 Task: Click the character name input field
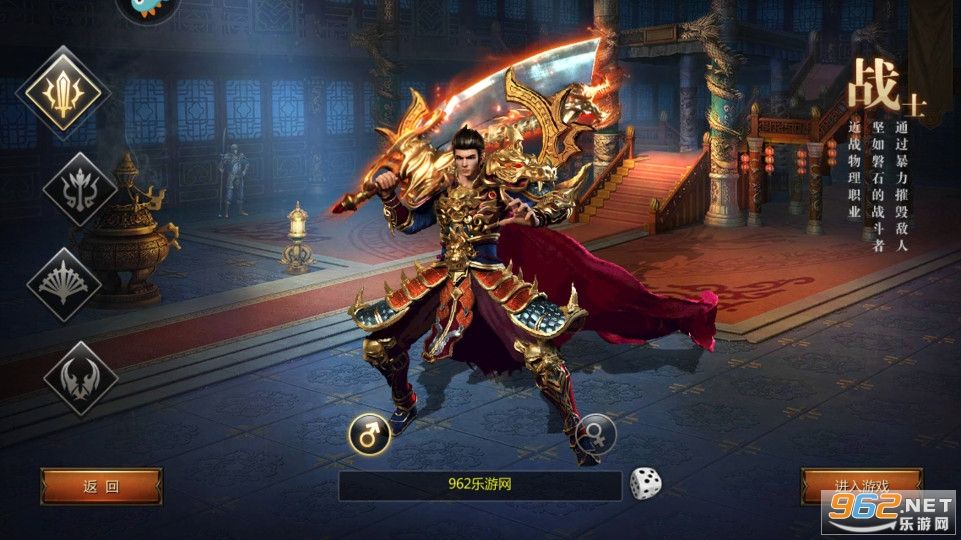480,486
